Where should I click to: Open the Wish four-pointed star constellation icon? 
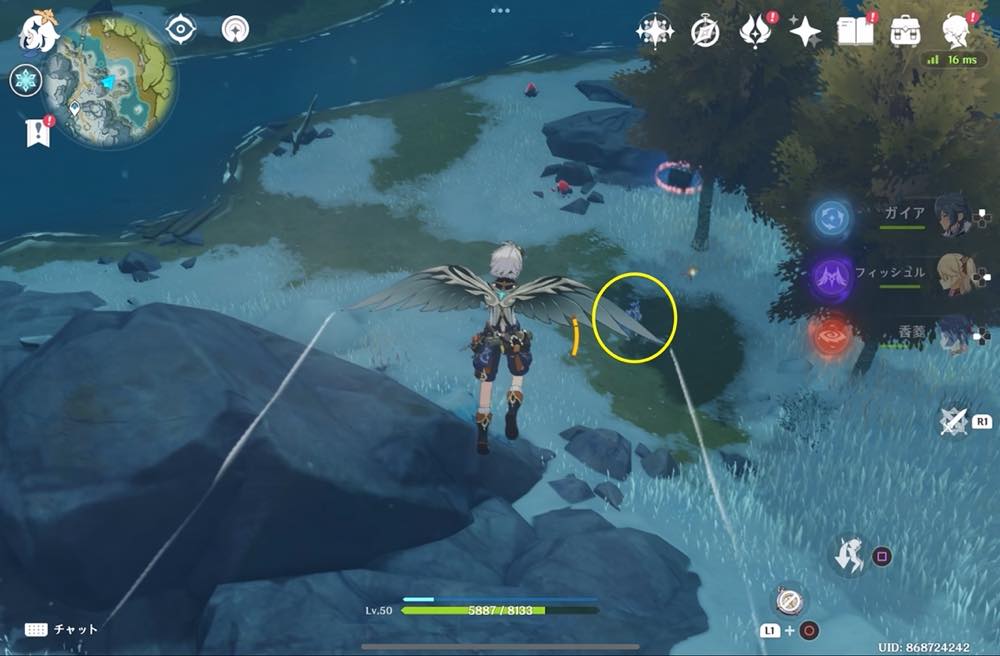[655, 32]
